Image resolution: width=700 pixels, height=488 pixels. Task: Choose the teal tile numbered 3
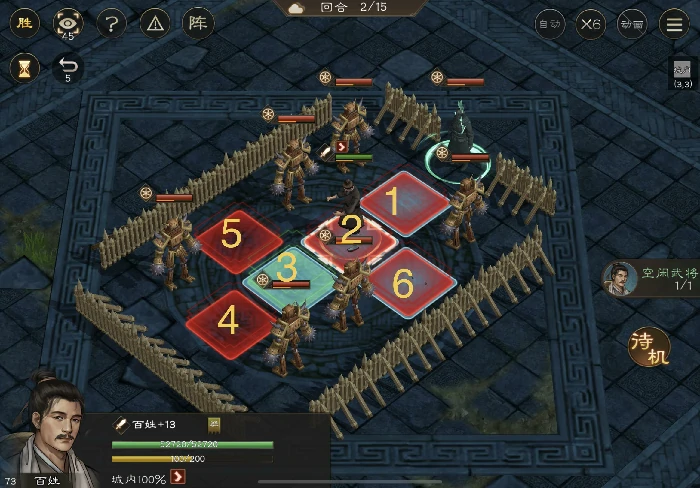click(288, 268)
